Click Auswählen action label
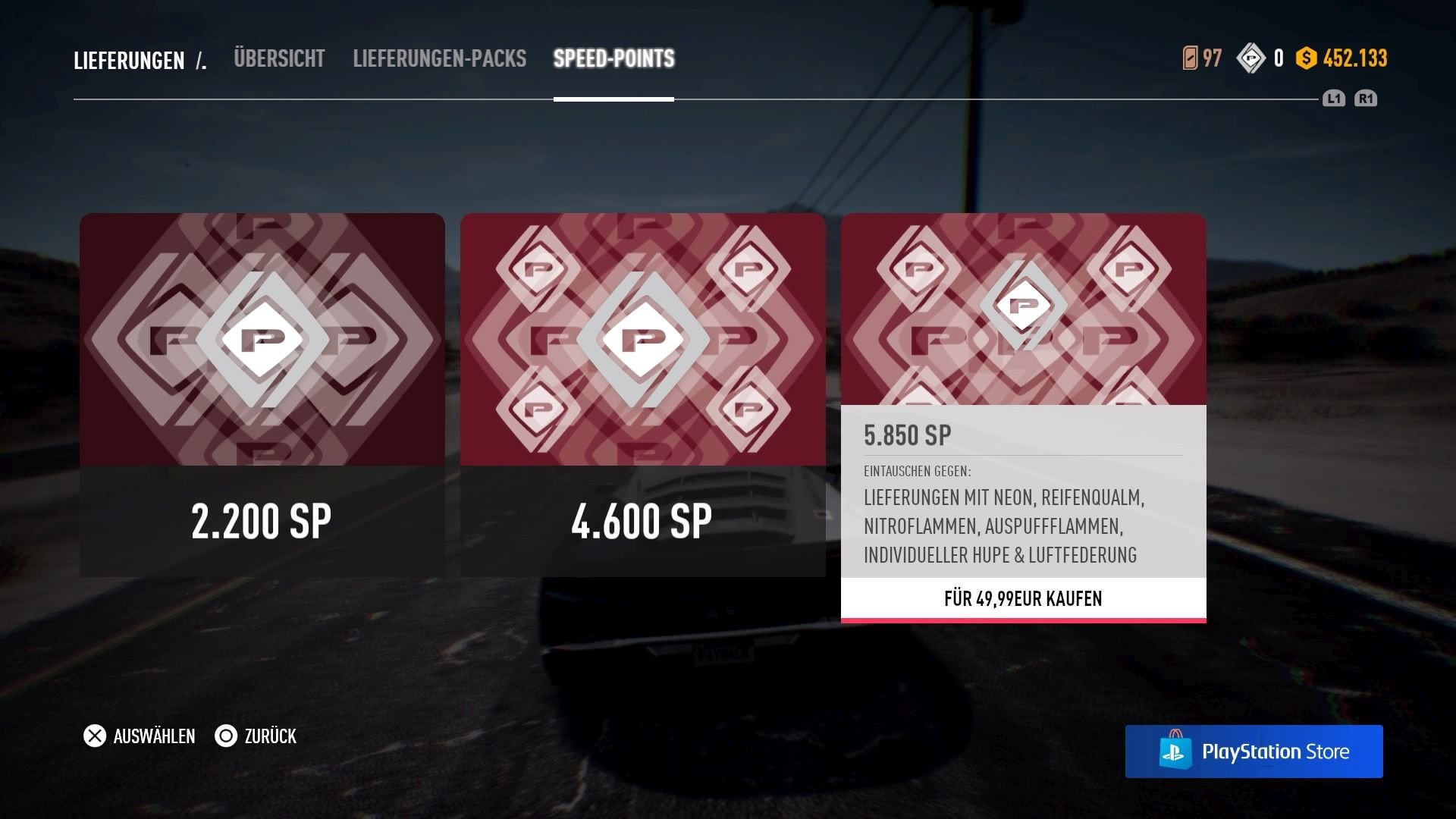Viewport: 1456px width, 819px height. 153,736
